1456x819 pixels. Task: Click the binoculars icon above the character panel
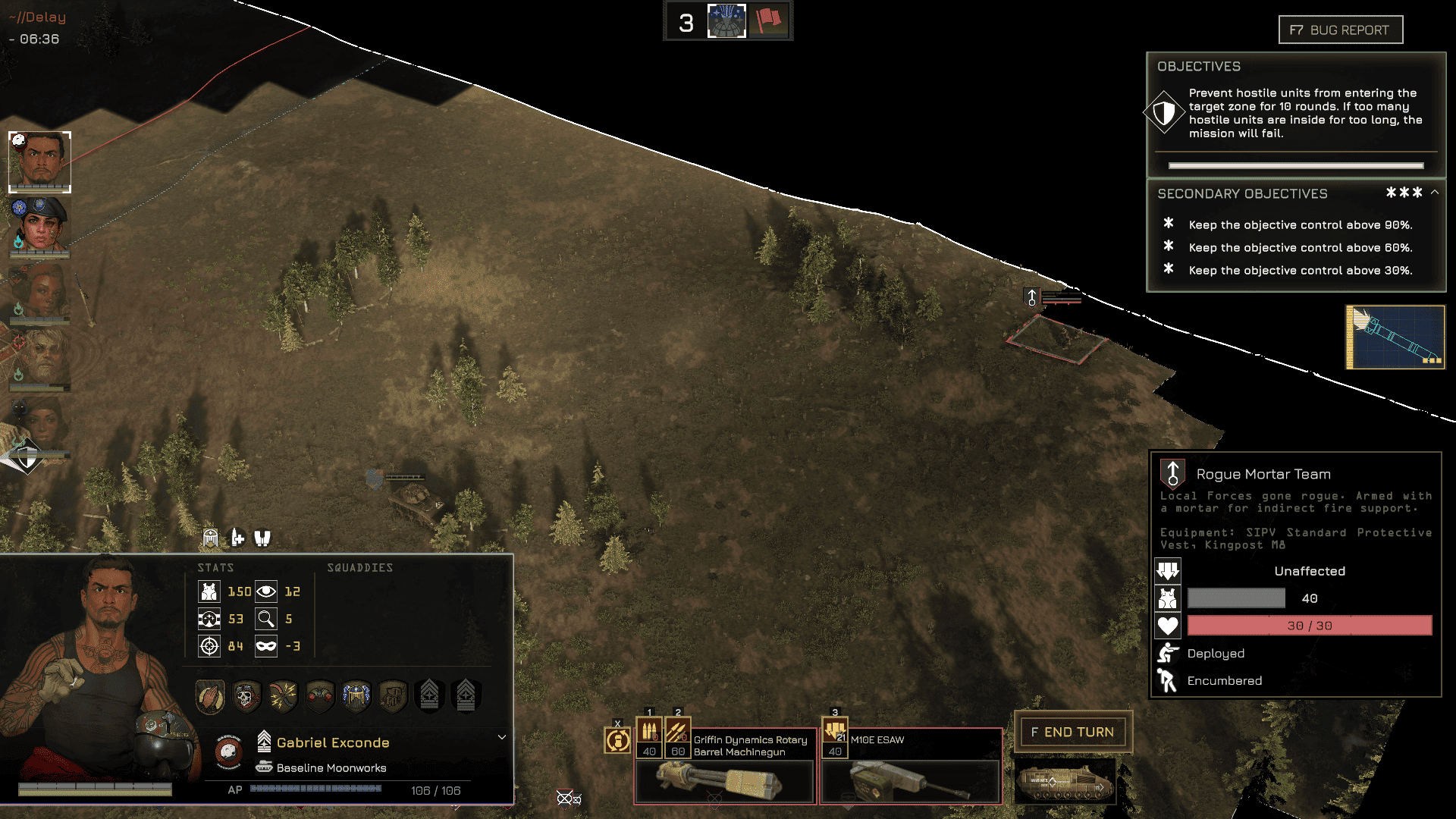[262, 538]
